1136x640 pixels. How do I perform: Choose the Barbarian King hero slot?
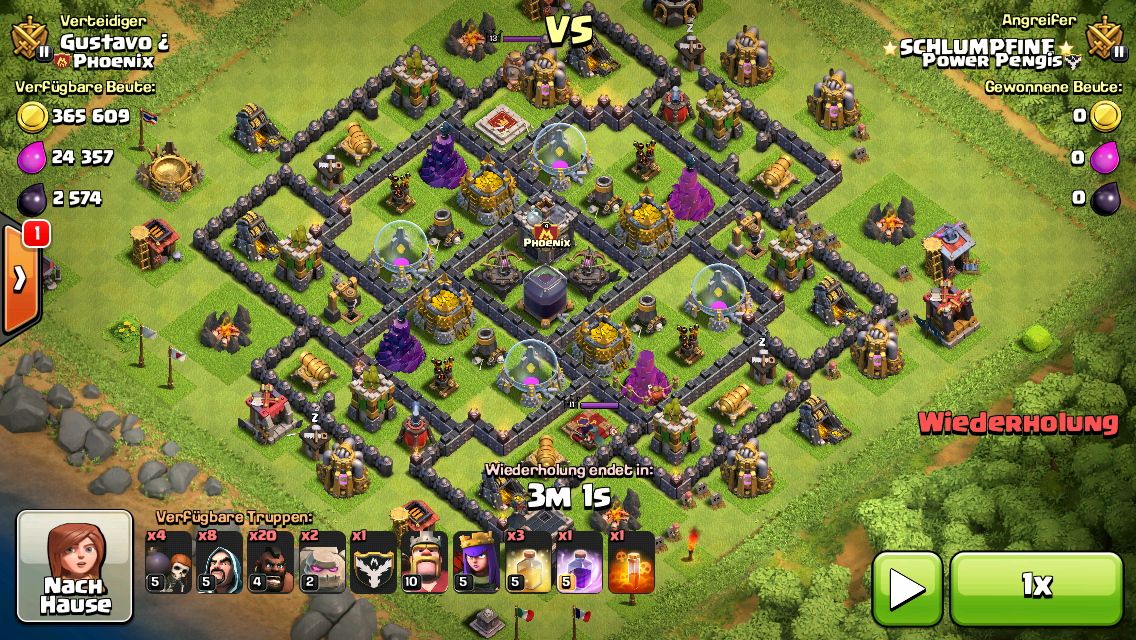coord(425,562)
